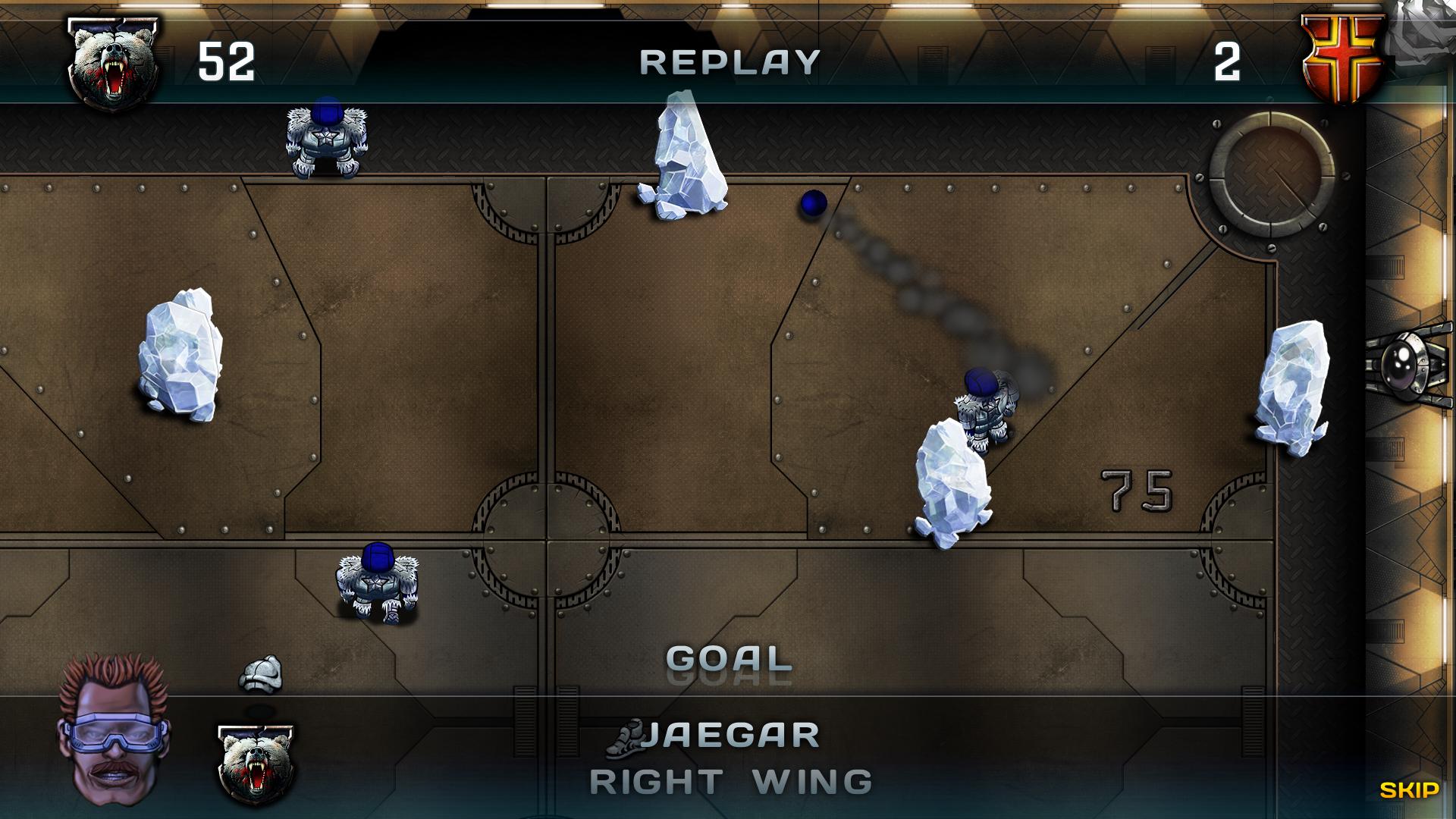Open Jaegar's player portrait

pyautogui.click(x=112, y=728)
